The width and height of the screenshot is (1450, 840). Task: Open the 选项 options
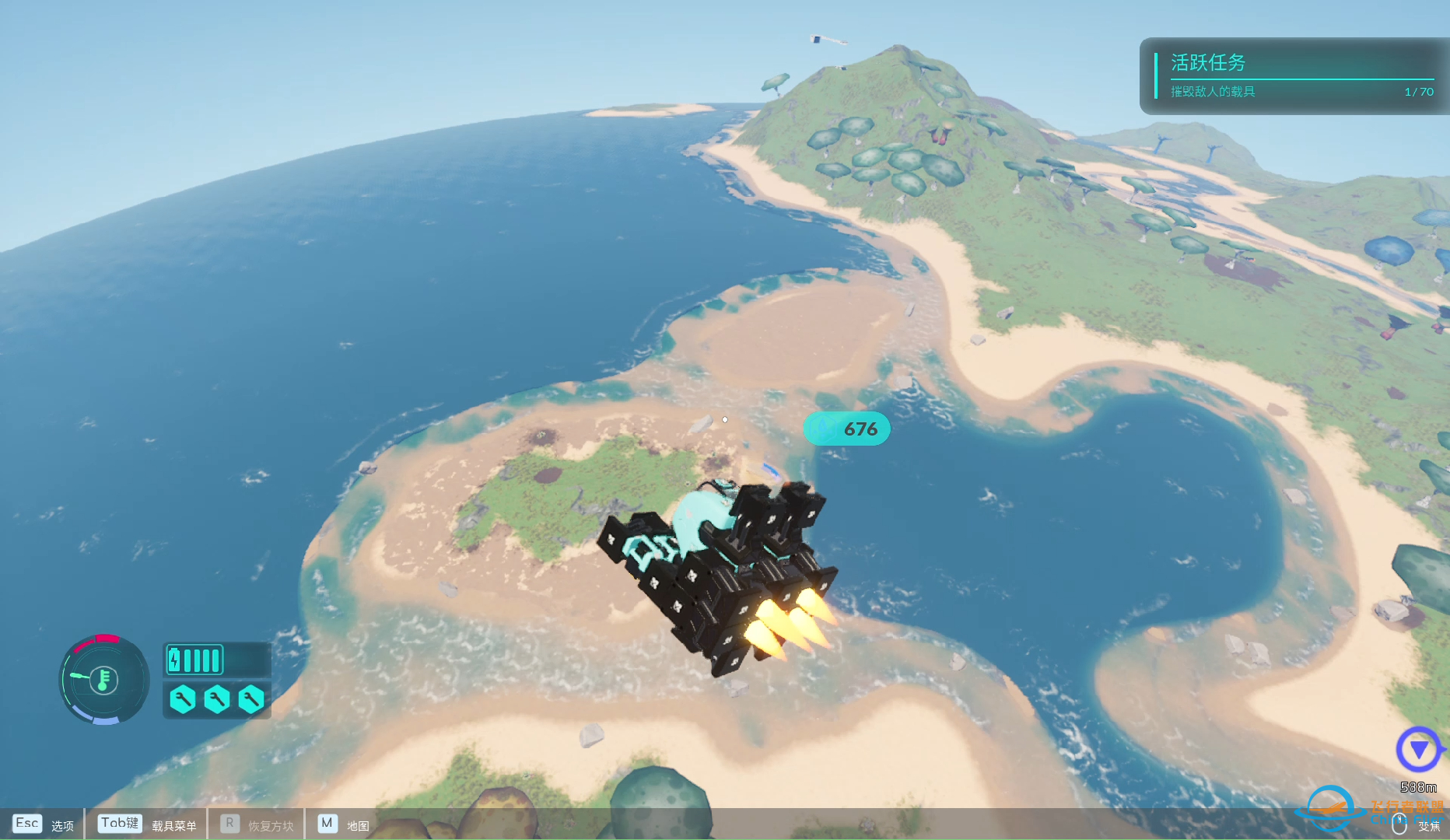(x=62, y=824)
